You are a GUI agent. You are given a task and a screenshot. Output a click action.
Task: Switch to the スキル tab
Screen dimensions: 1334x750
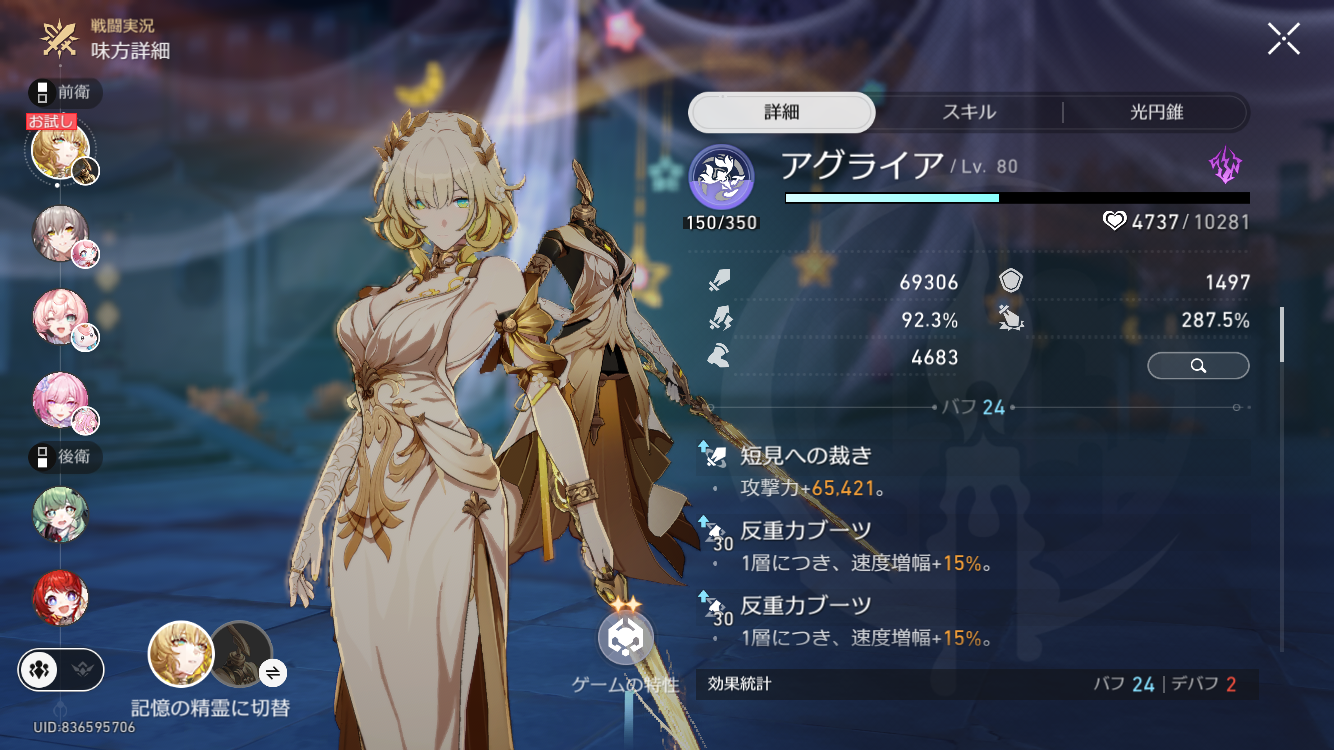pos(969,112)
